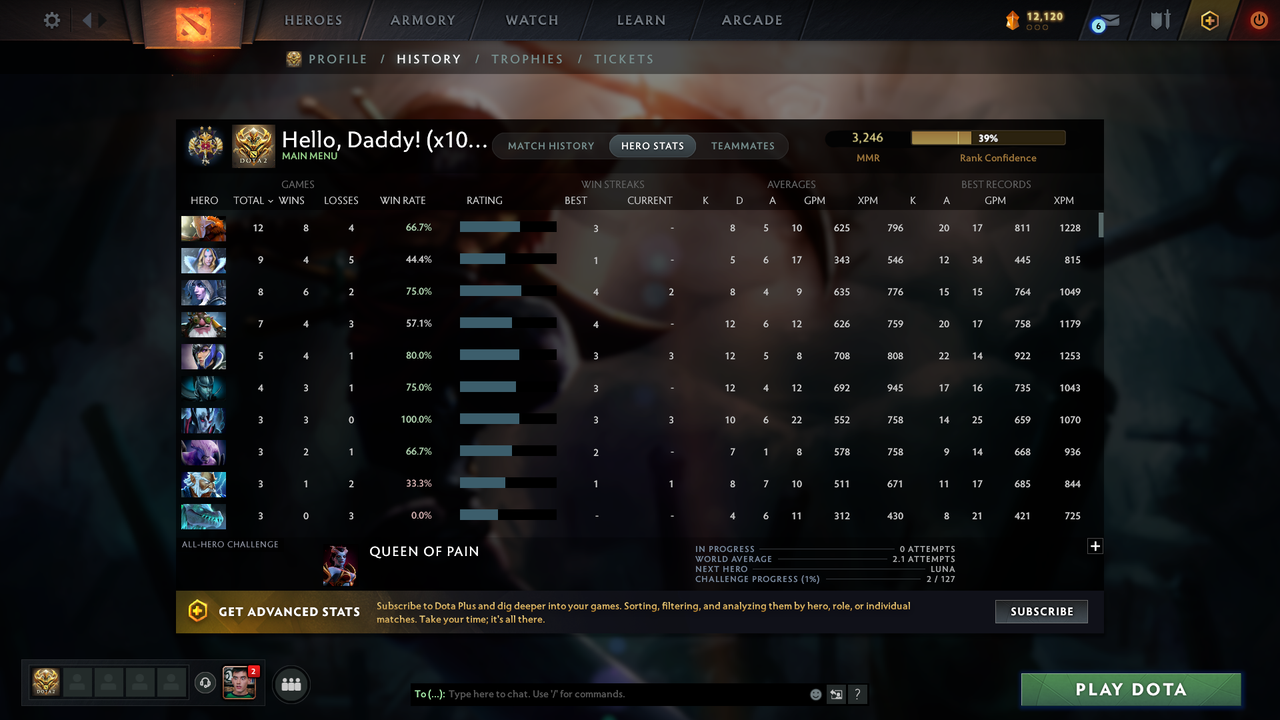The width and height of the screenshot is (1280, 720).
Task: Open Dota Plus via the gold hexagon plus icon
Action: [1209, 20]
